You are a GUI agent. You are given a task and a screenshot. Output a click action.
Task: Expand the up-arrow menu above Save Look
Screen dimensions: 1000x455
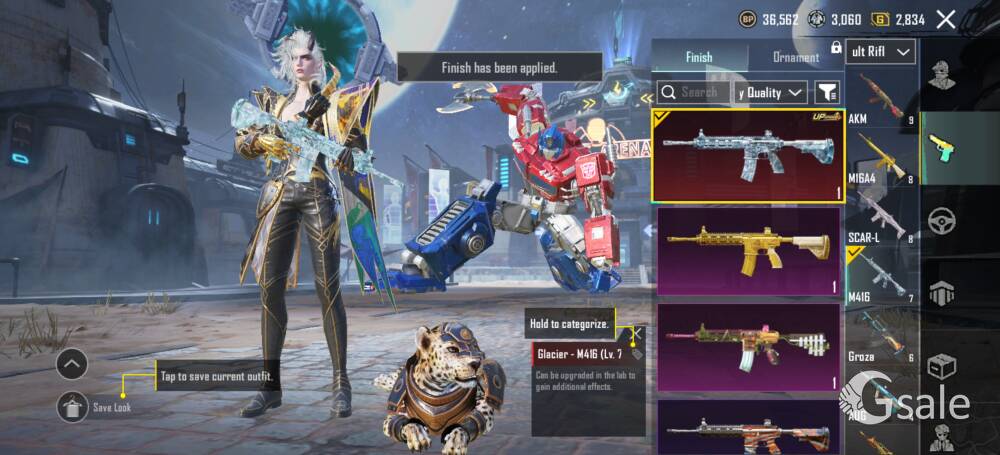(72, 363)
